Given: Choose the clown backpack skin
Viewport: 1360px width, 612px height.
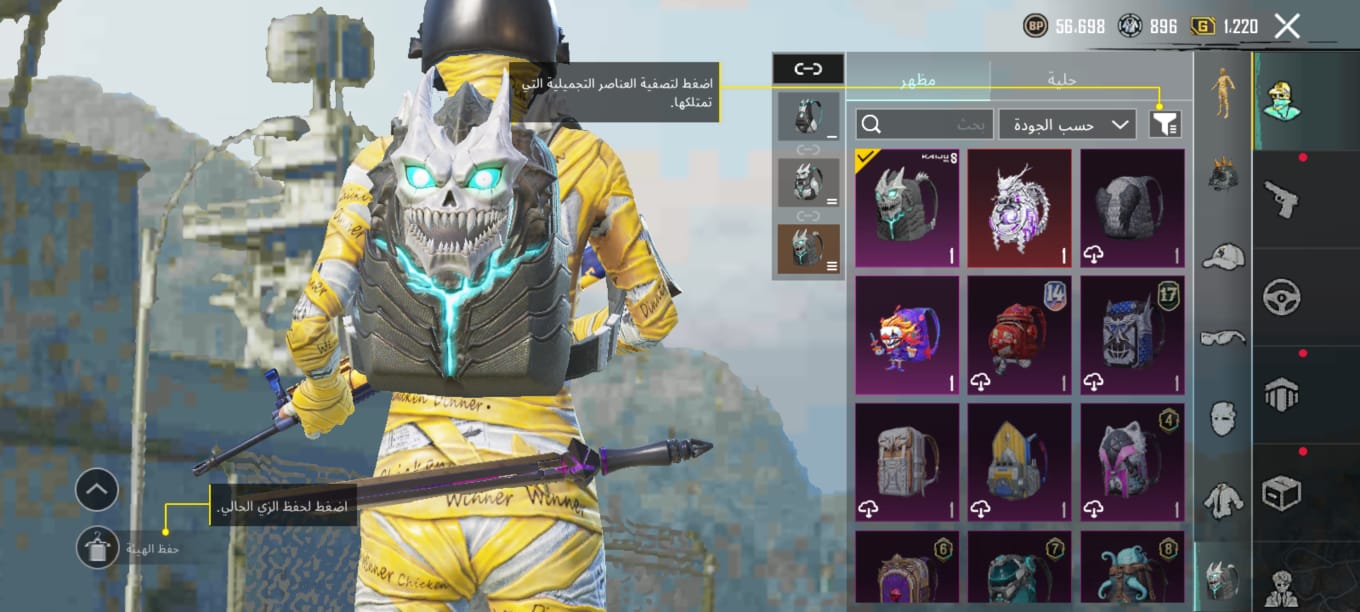Looking at the screenshot, I should (x=907, y=335).
